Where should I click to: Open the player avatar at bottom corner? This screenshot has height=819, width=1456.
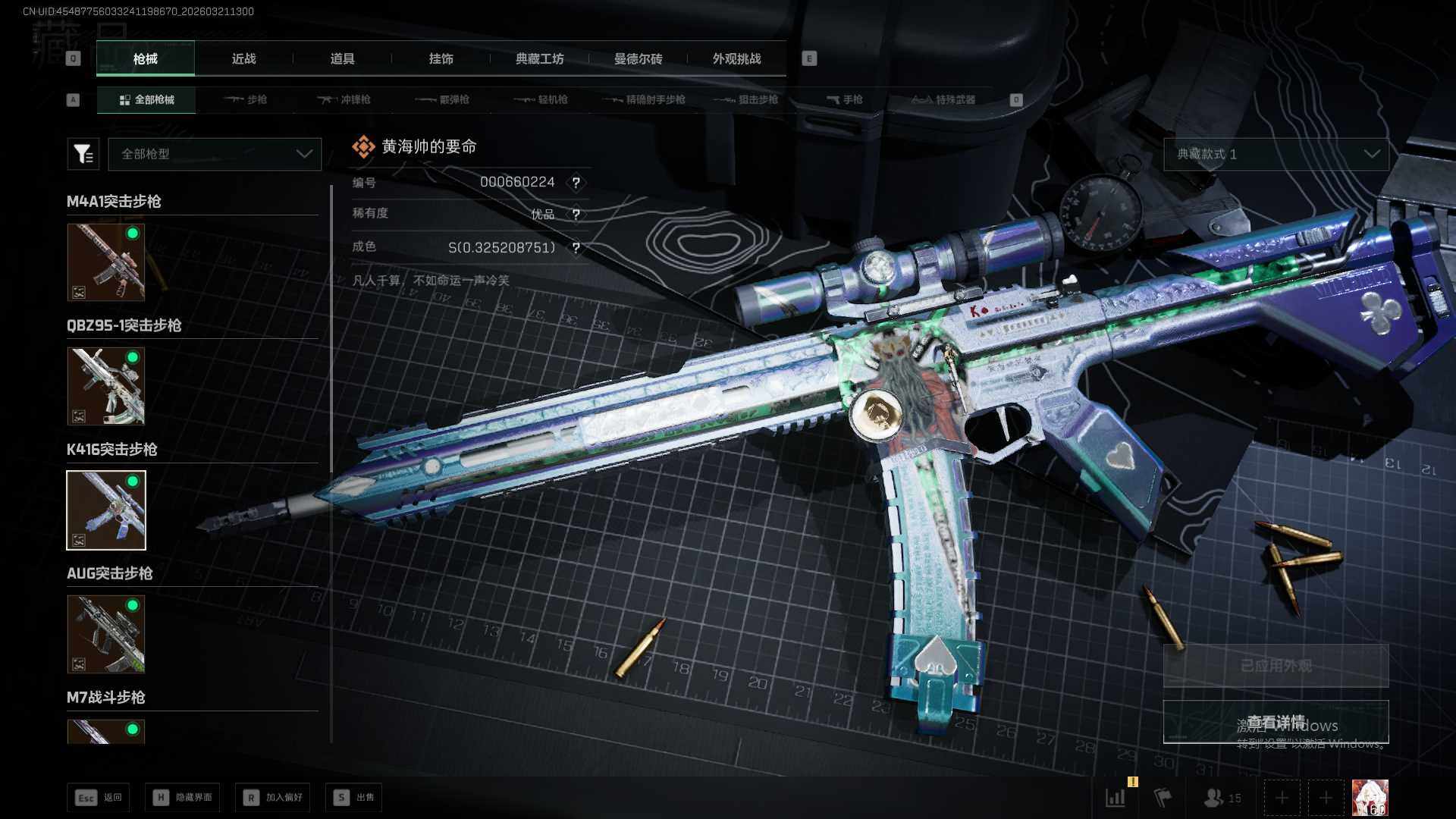[x=1370, y=798]
